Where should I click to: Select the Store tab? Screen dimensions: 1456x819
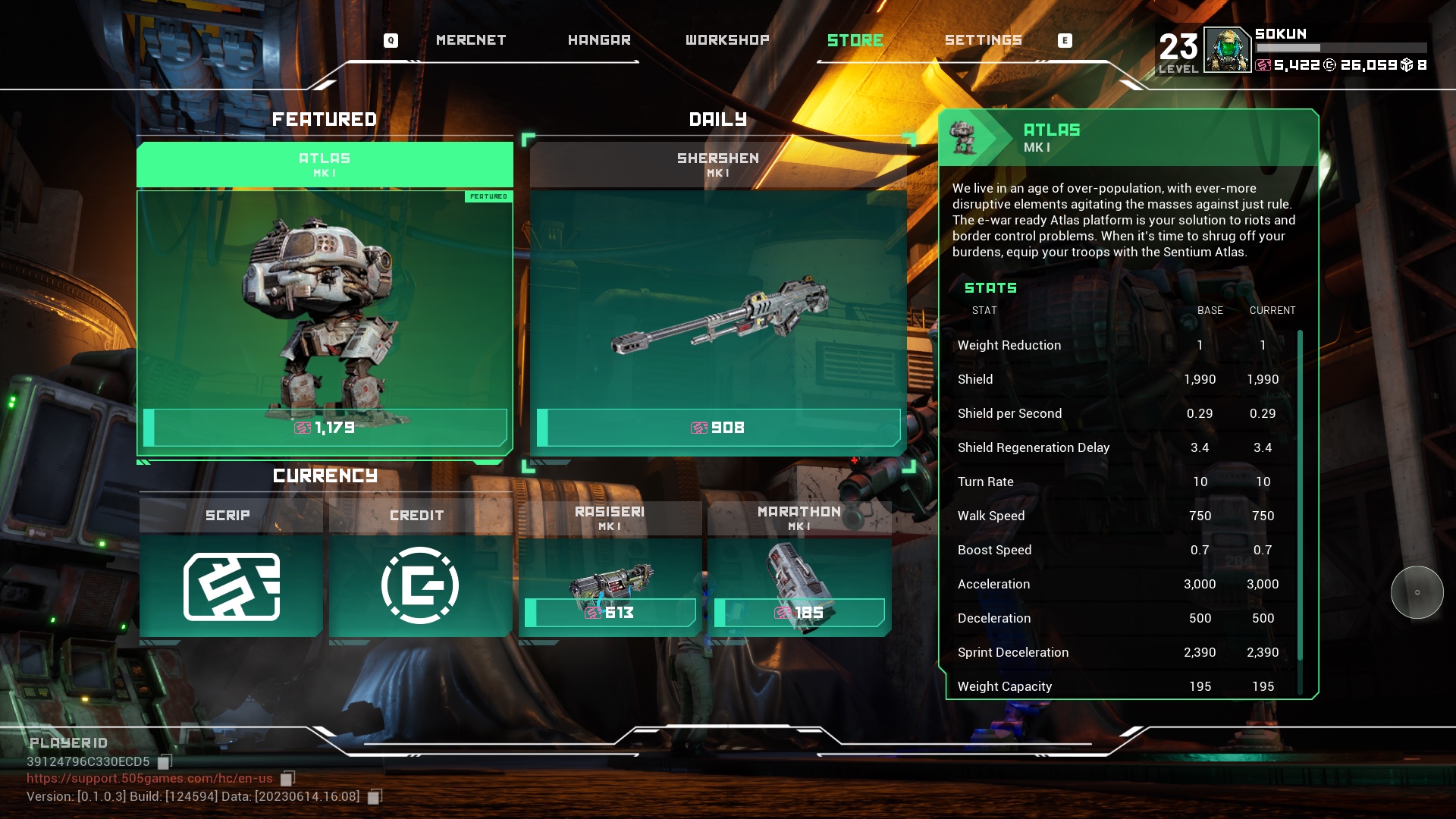coord(855,40)
